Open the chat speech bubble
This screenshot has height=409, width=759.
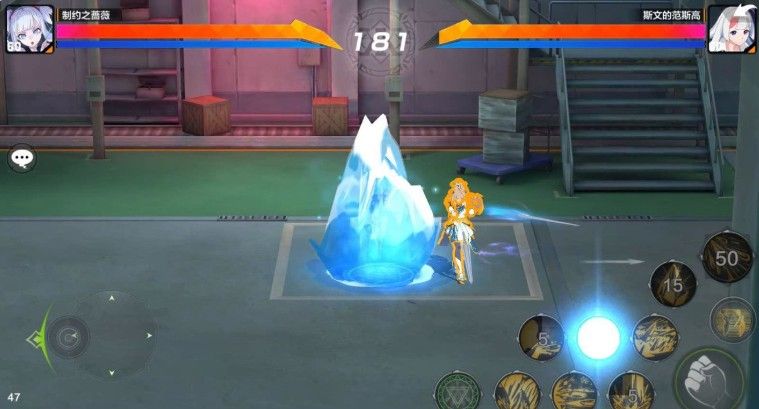(x=21, y=158)
